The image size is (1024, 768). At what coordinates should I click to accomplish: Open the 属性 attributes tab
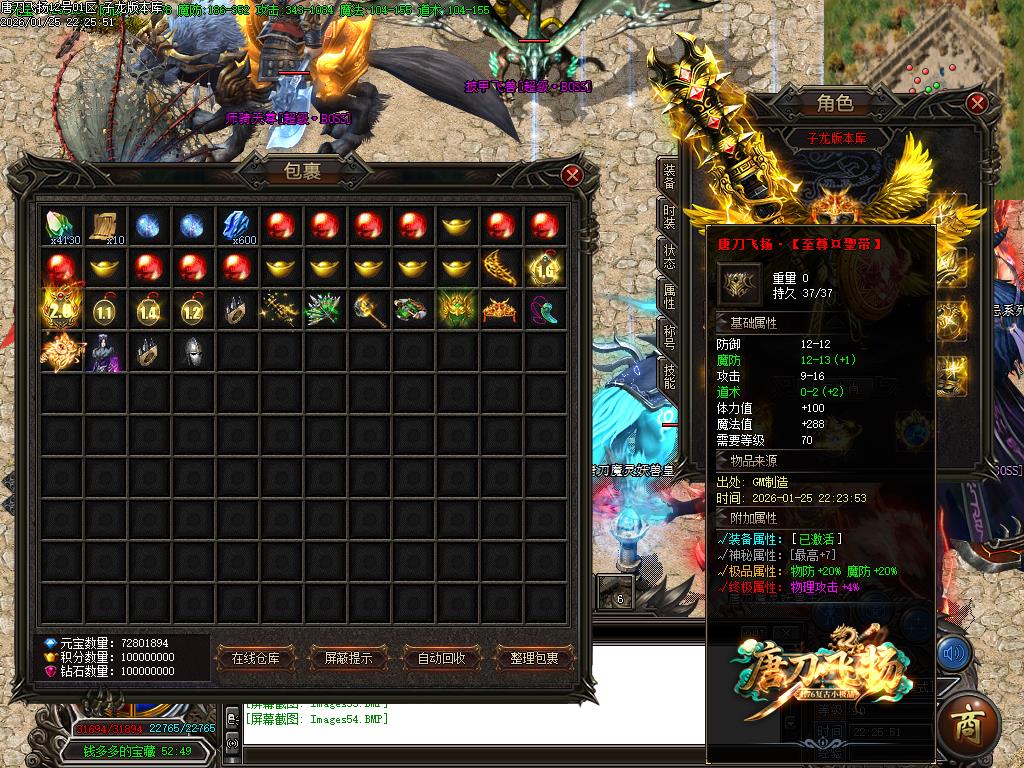[x=669, y=295]
